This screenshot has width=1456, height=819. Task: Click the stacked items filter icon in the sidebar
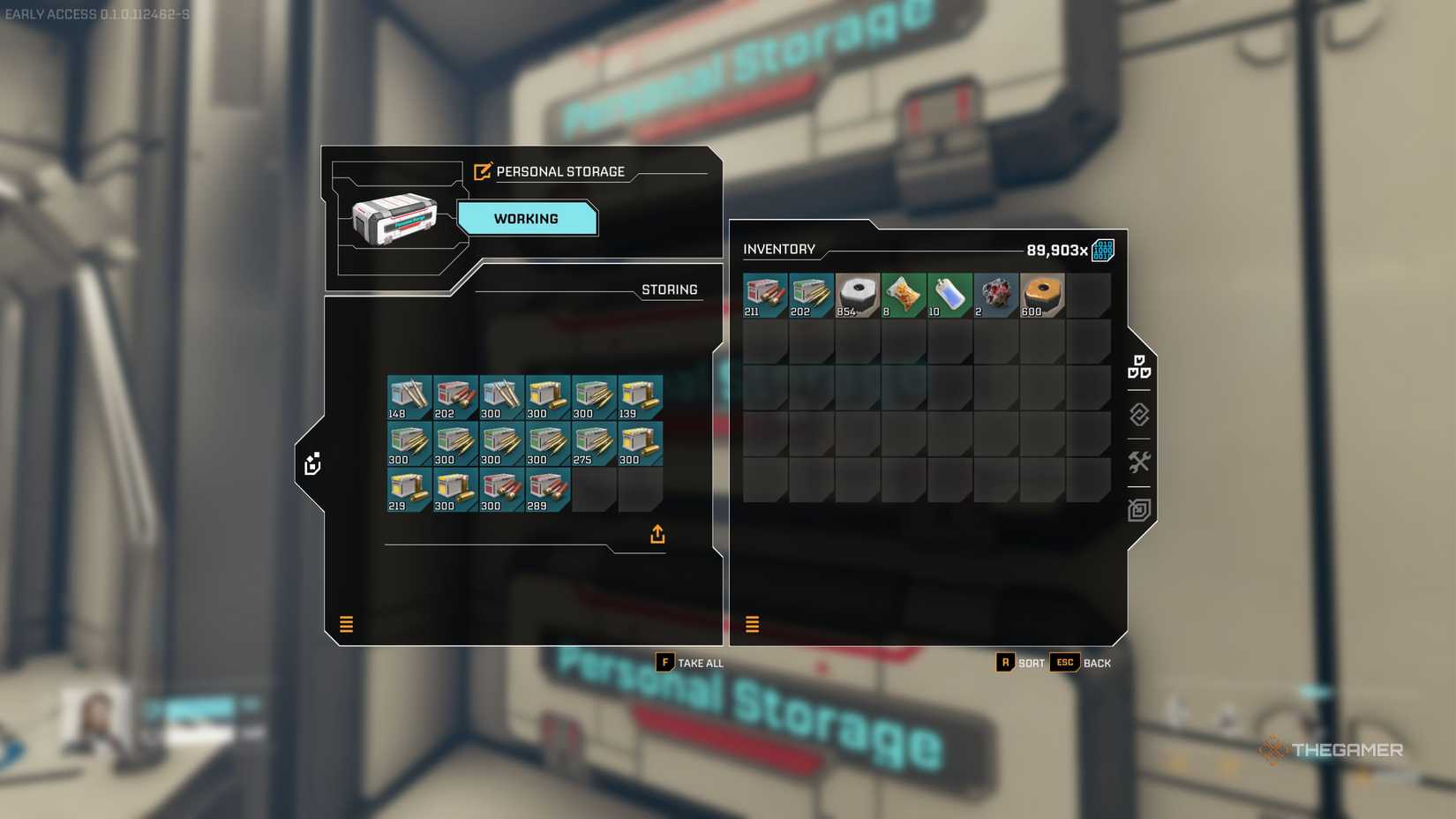coord(1140,367)
